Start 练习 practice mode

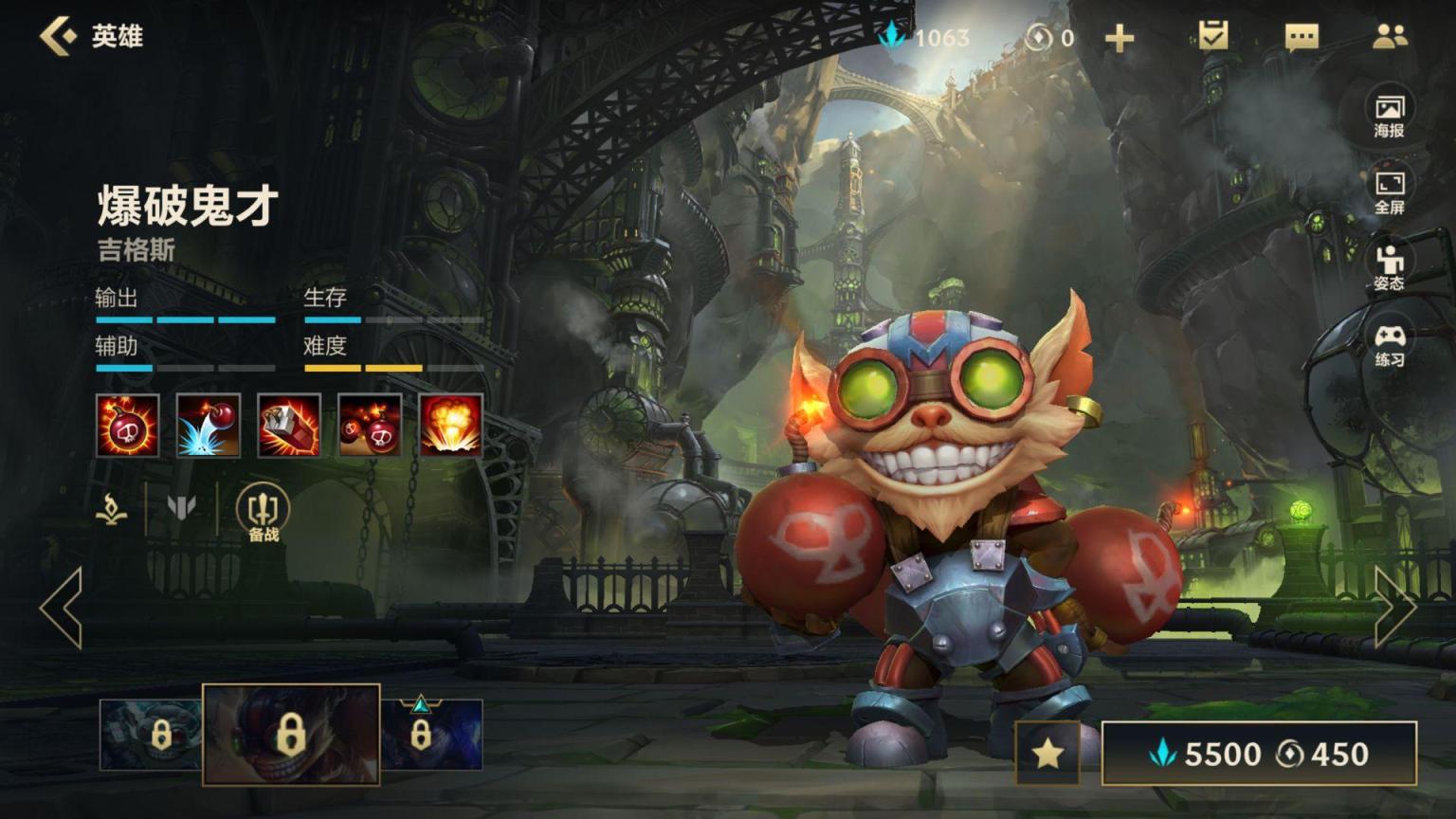point(1389,345)
